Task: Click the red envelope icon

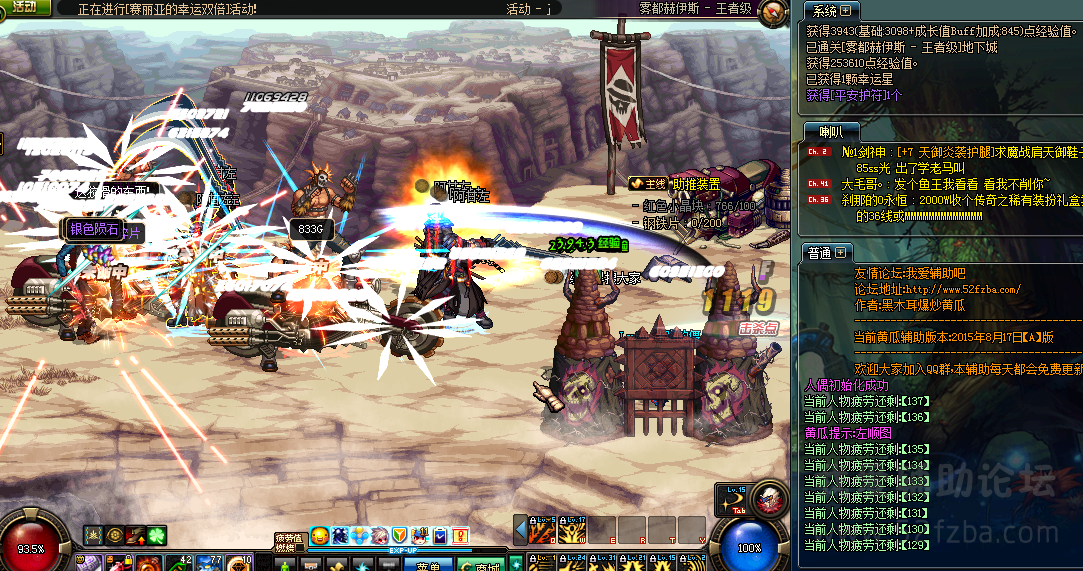Action: (460, 536)
